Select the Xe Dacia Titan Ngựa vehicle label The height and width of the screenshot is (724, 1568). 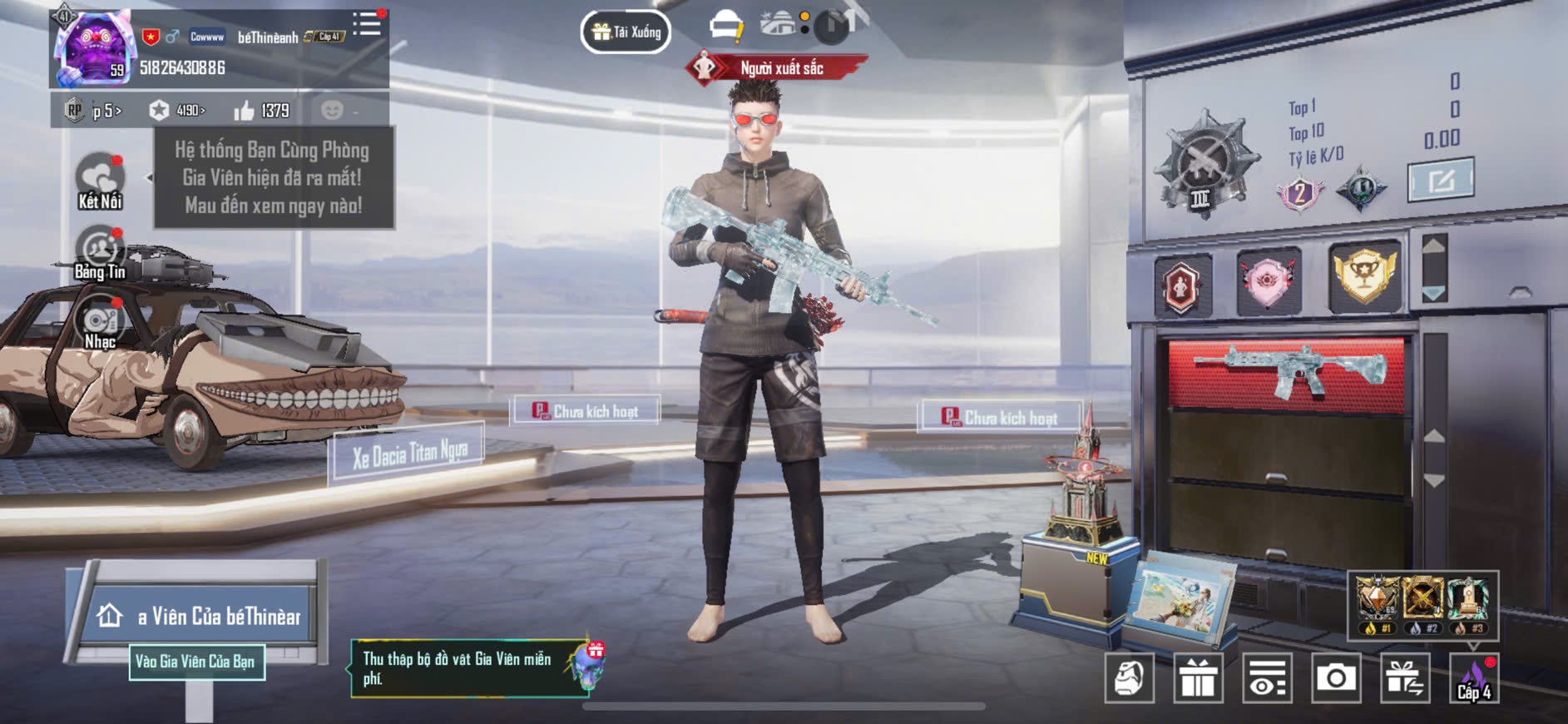(409, 454)
